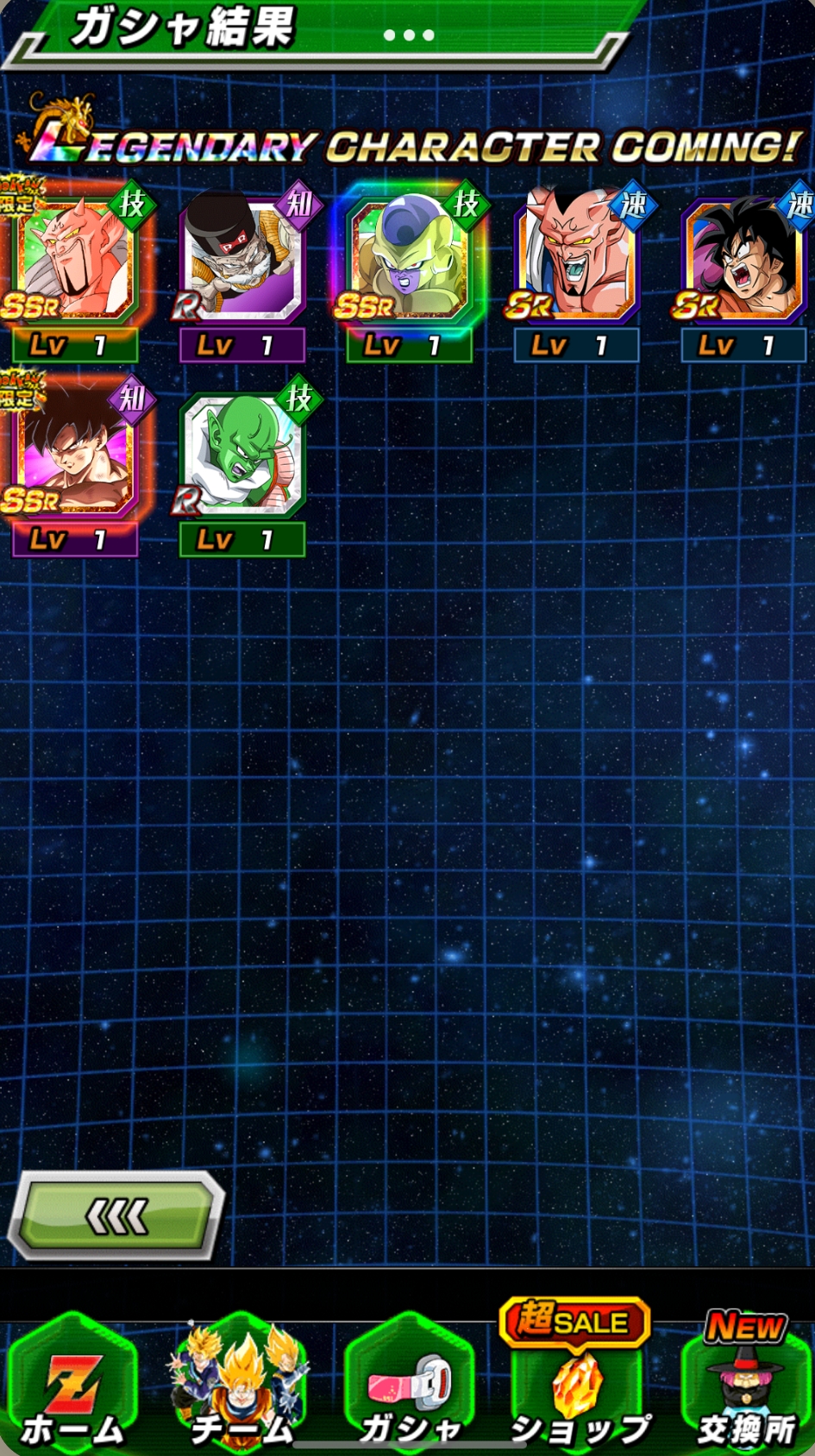The image size is (815, 1456).
Task: Click the green back arrow button
Action: pyautogui.click(x=116, y=1216)
